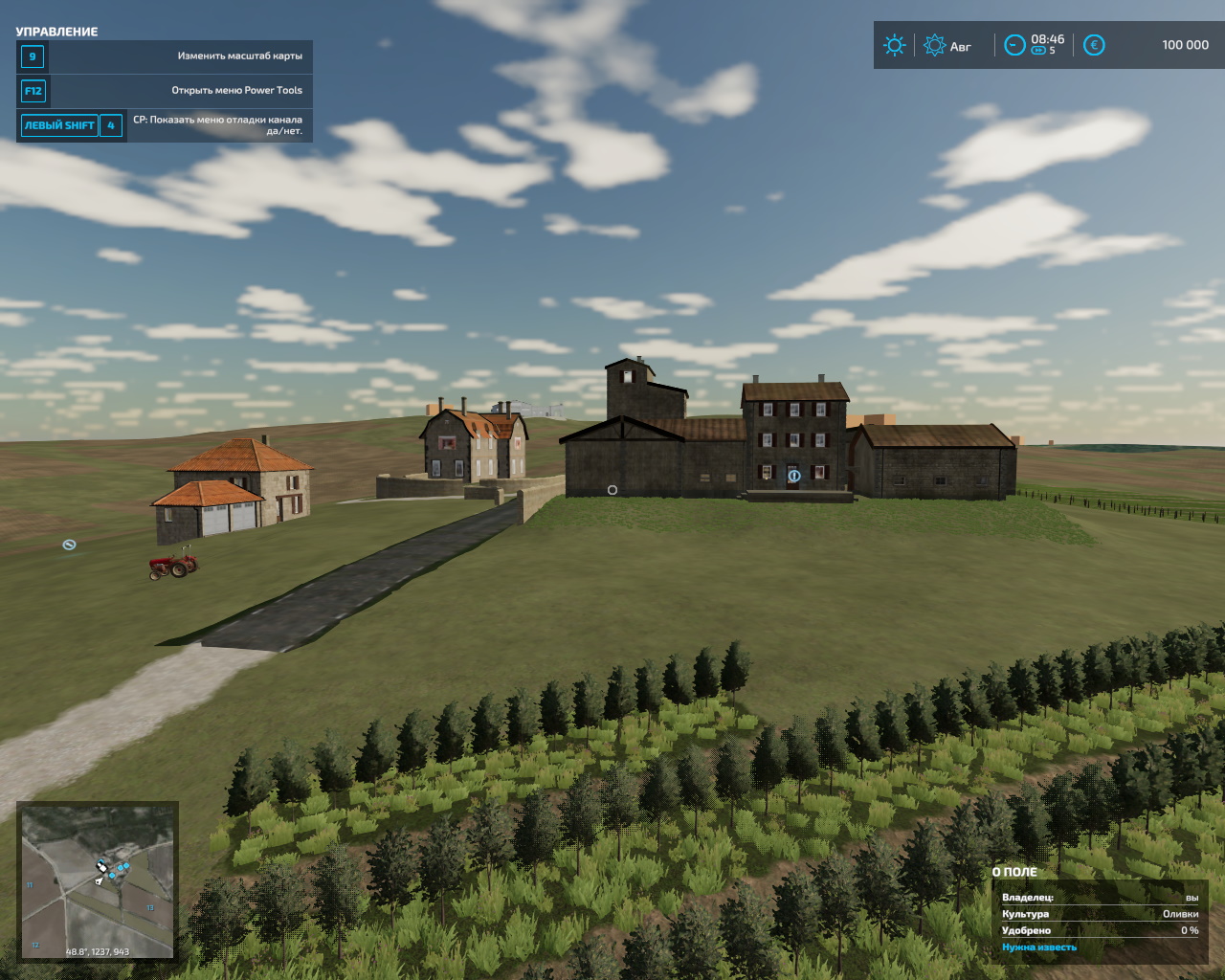Viewport: 1225px width, 980px height.
Task: Click the blue marker icon near the tractor
Action: 67,546
